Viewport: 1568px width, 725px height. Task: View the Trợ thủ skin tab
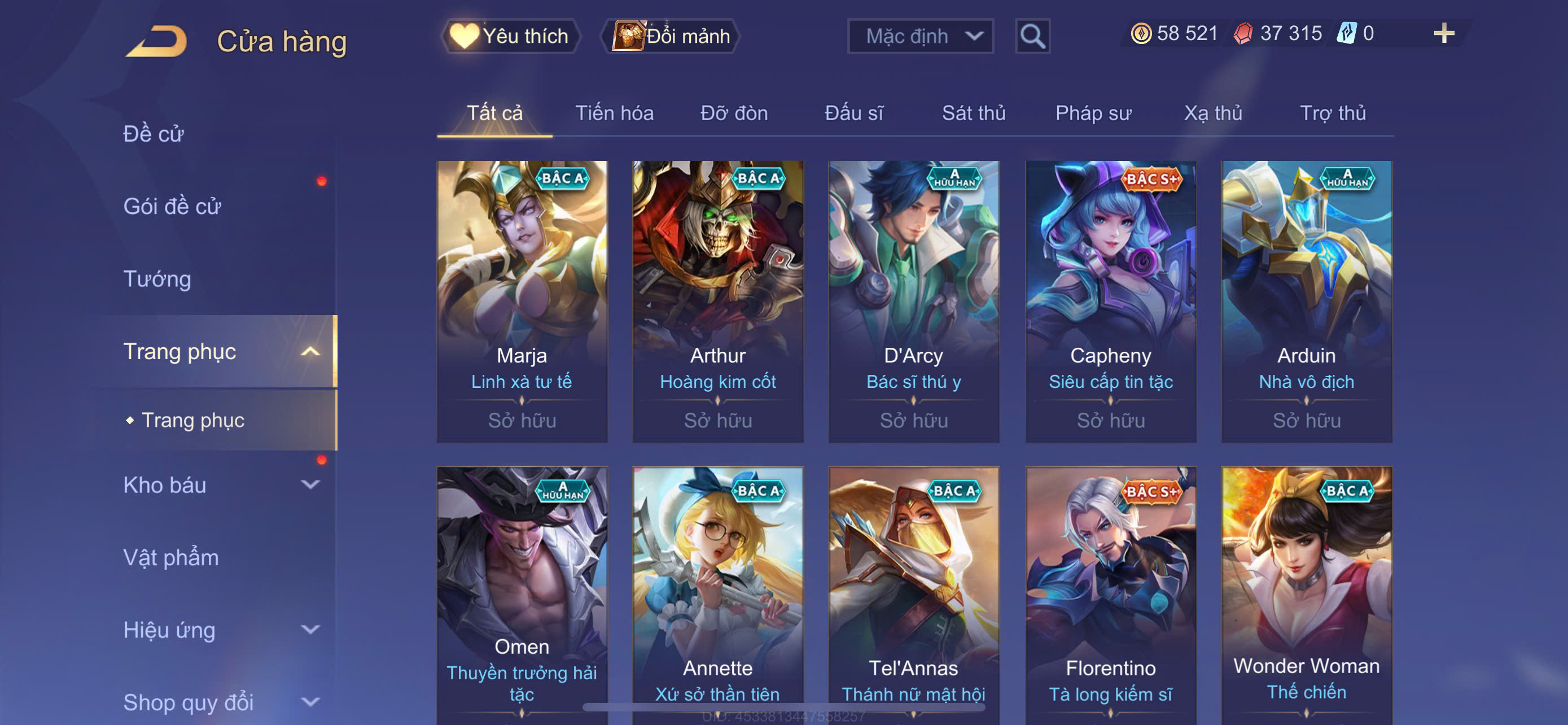(x=1333, y=113)
